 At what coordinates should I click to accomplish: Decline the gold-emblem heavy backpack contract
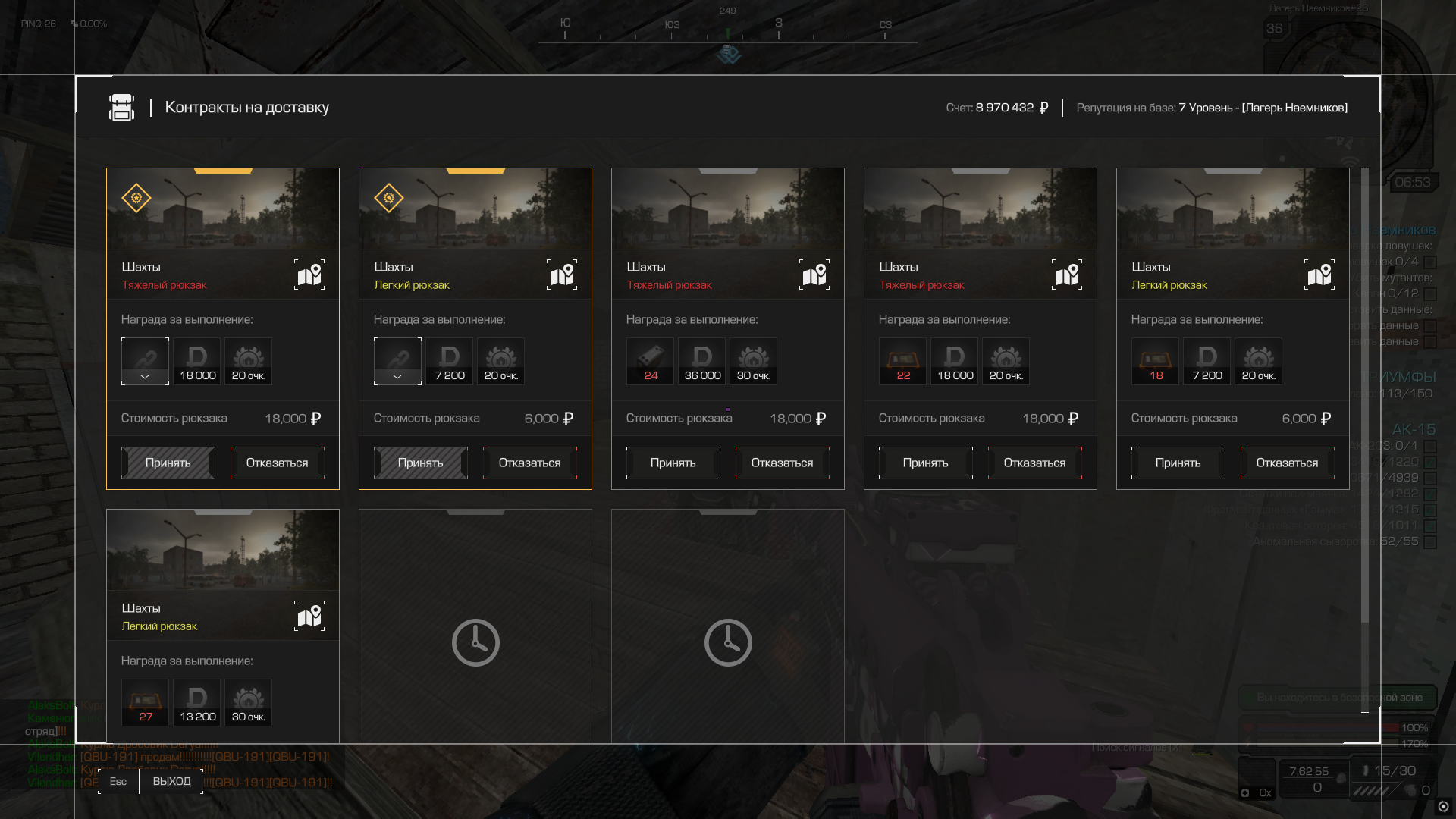[x=277, y=463]
